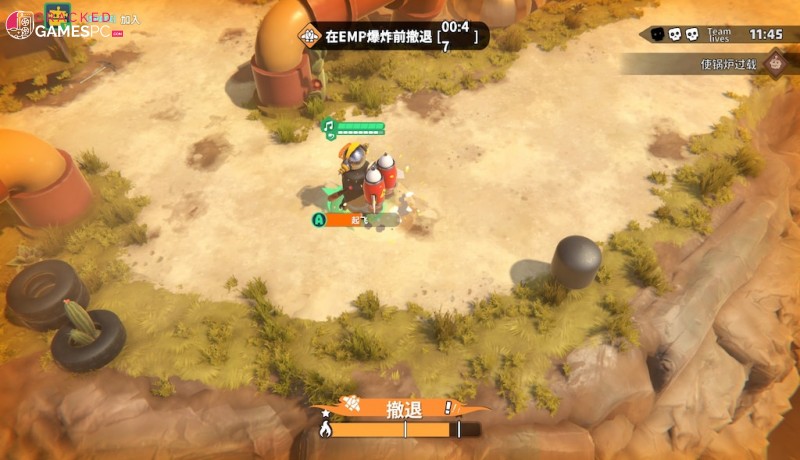
Task: Click the EMP retreat objective tracker
Action: pos(394,37)
